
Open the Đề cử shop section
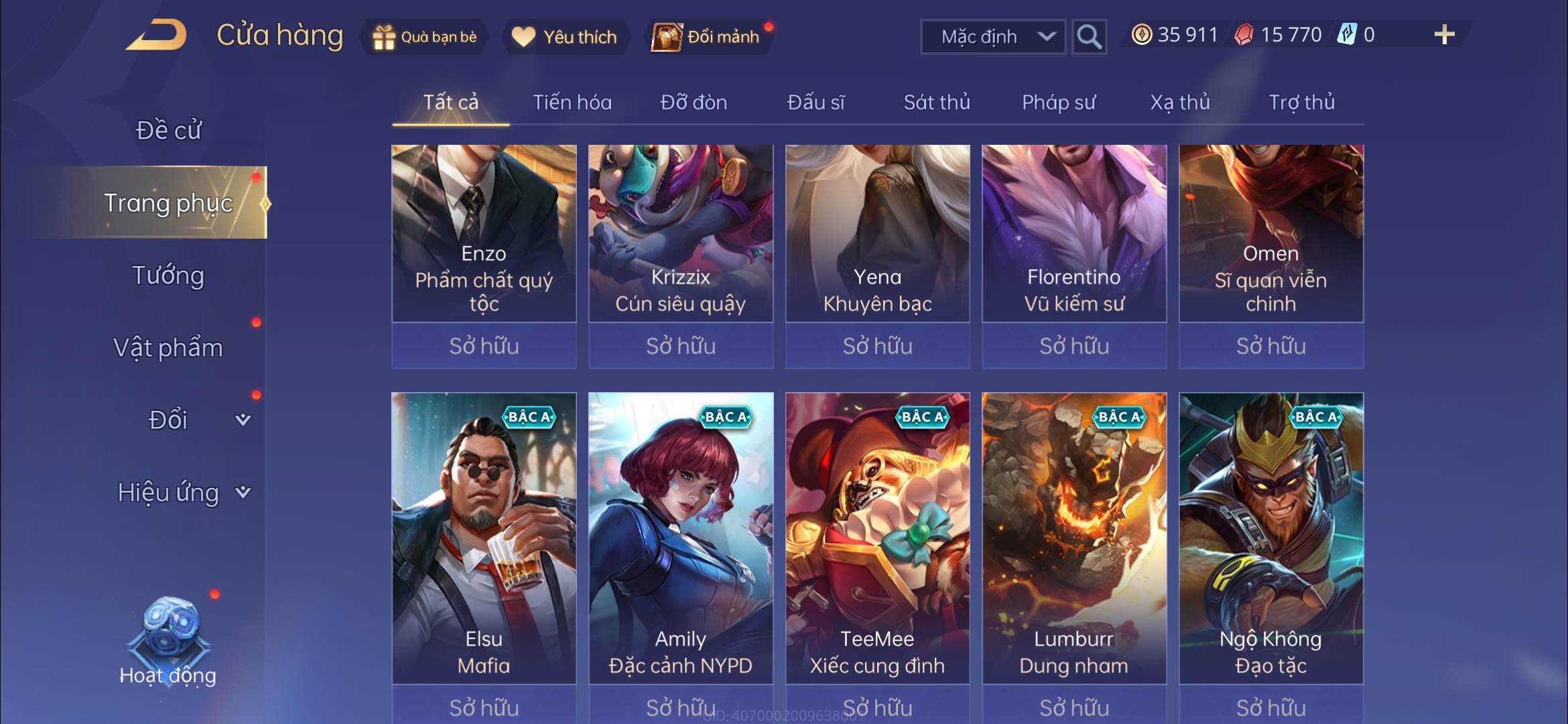[168, 130]
